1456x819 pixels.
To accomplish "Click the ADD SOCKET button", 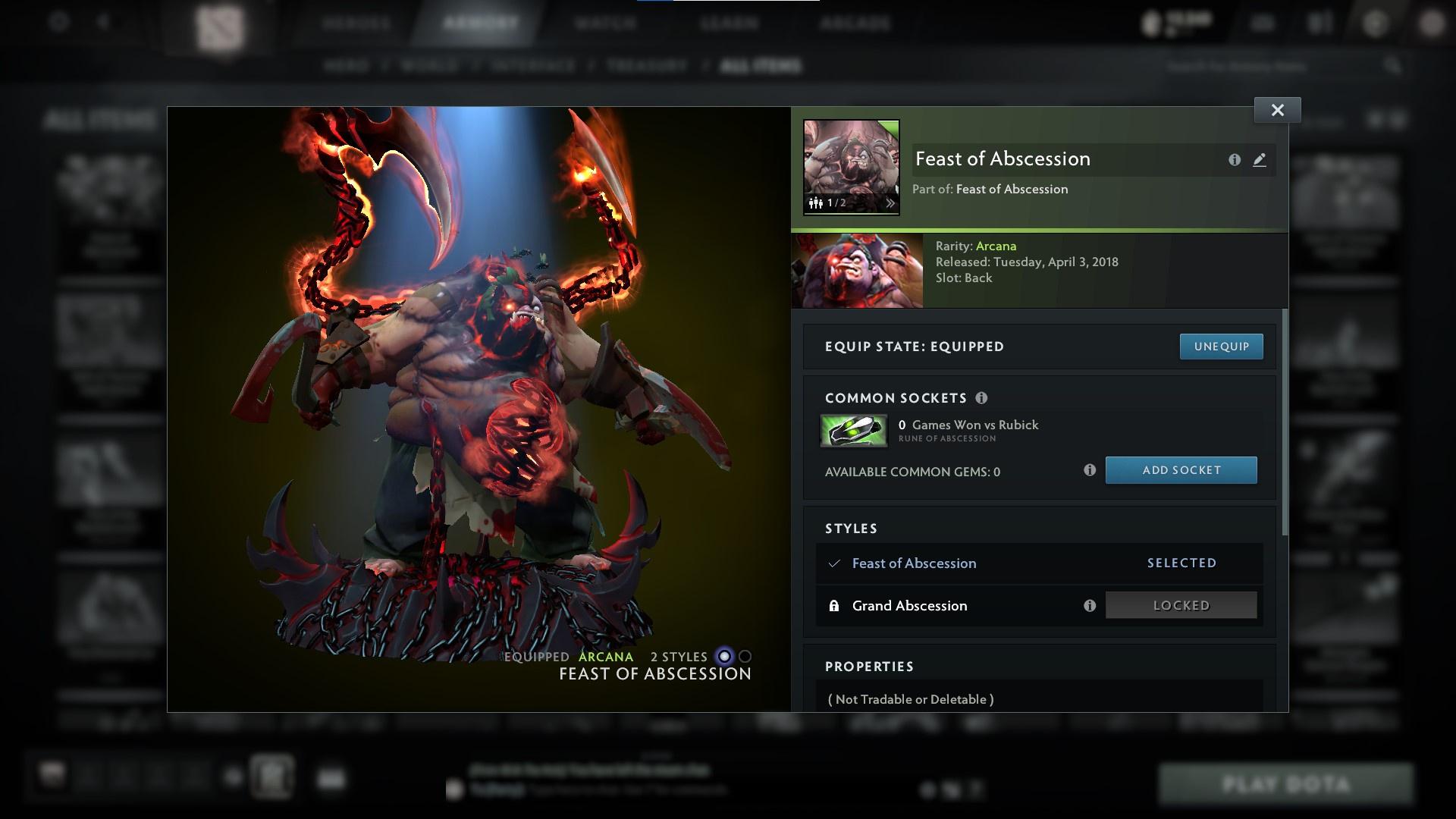I will pos(1181,470).
